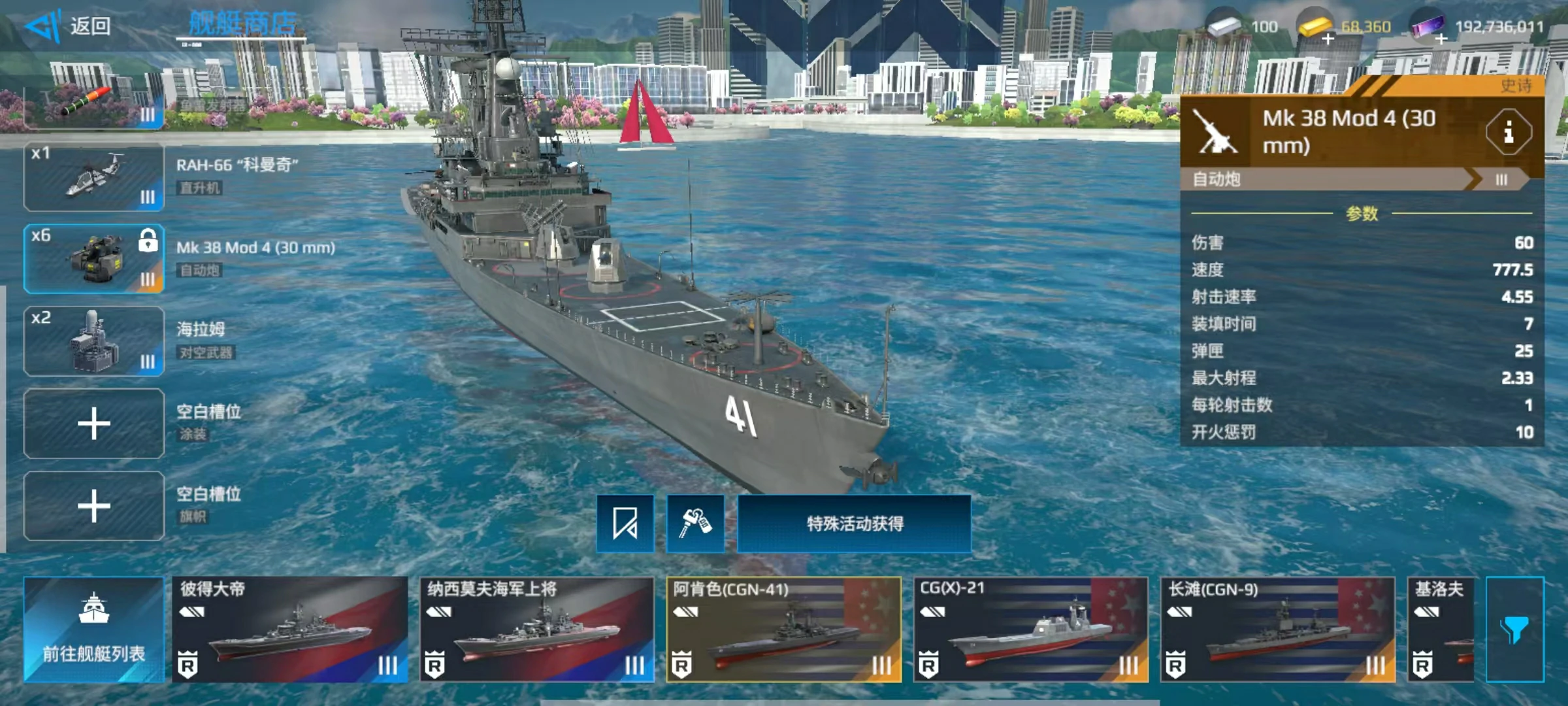The width and height of the screenshot is (1568, 706).
Task: Choose the 纳西莫夫海军上将 ship card
Action: pyautogui.click(x=536, y=630)
